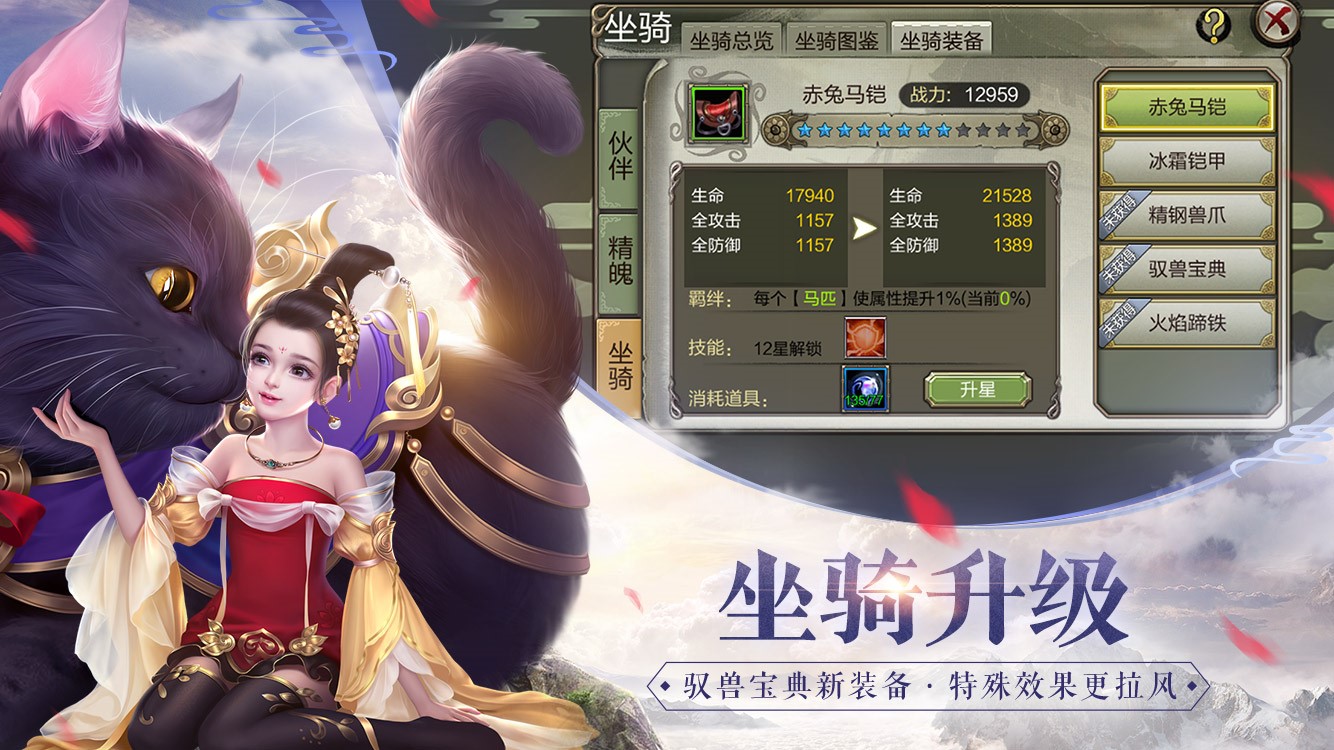
Task: Switch to the 坐骑总览 tab
Action: click(x=731, y=41)
